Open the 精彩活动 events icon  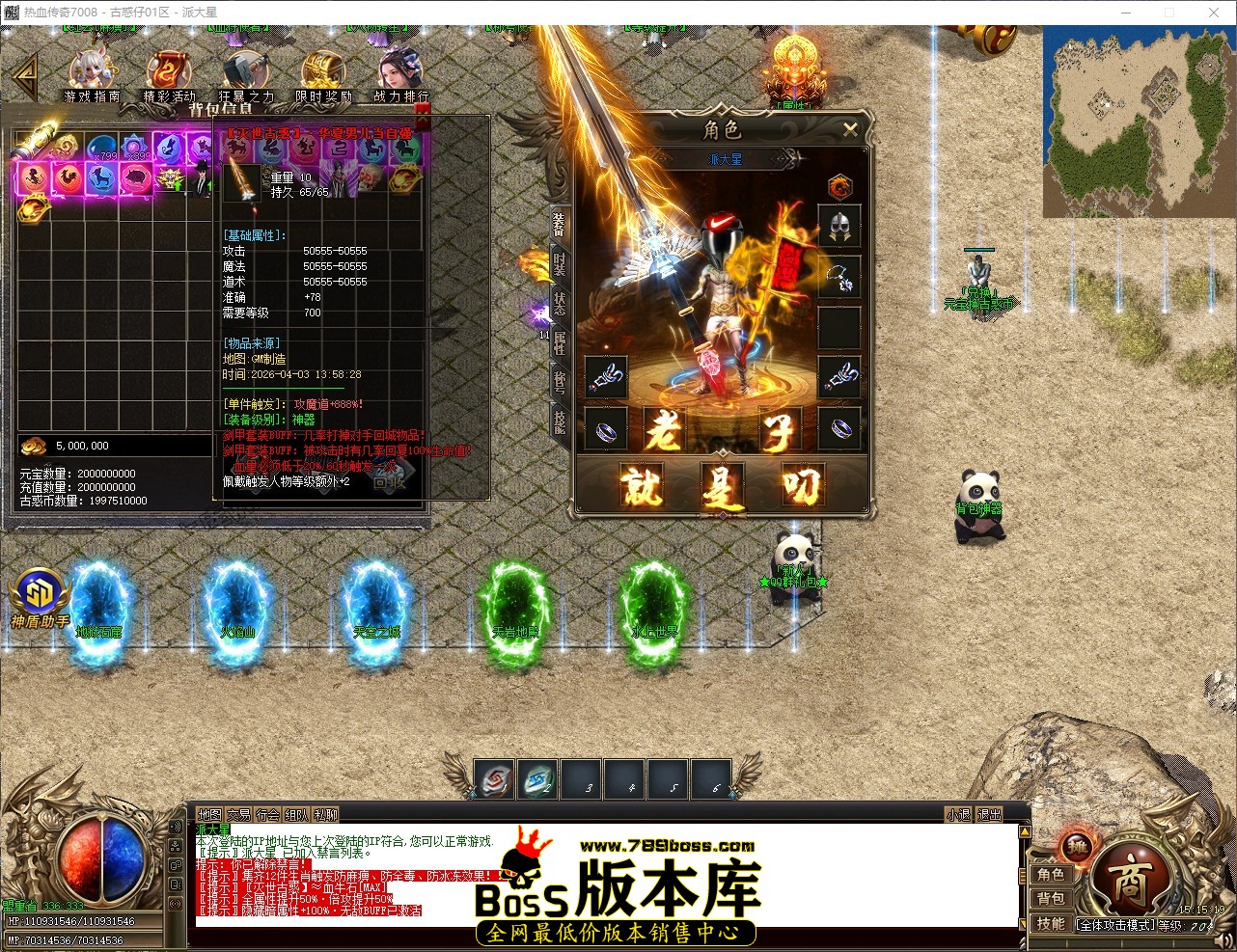pyautogui.click(x=169, y=68)
